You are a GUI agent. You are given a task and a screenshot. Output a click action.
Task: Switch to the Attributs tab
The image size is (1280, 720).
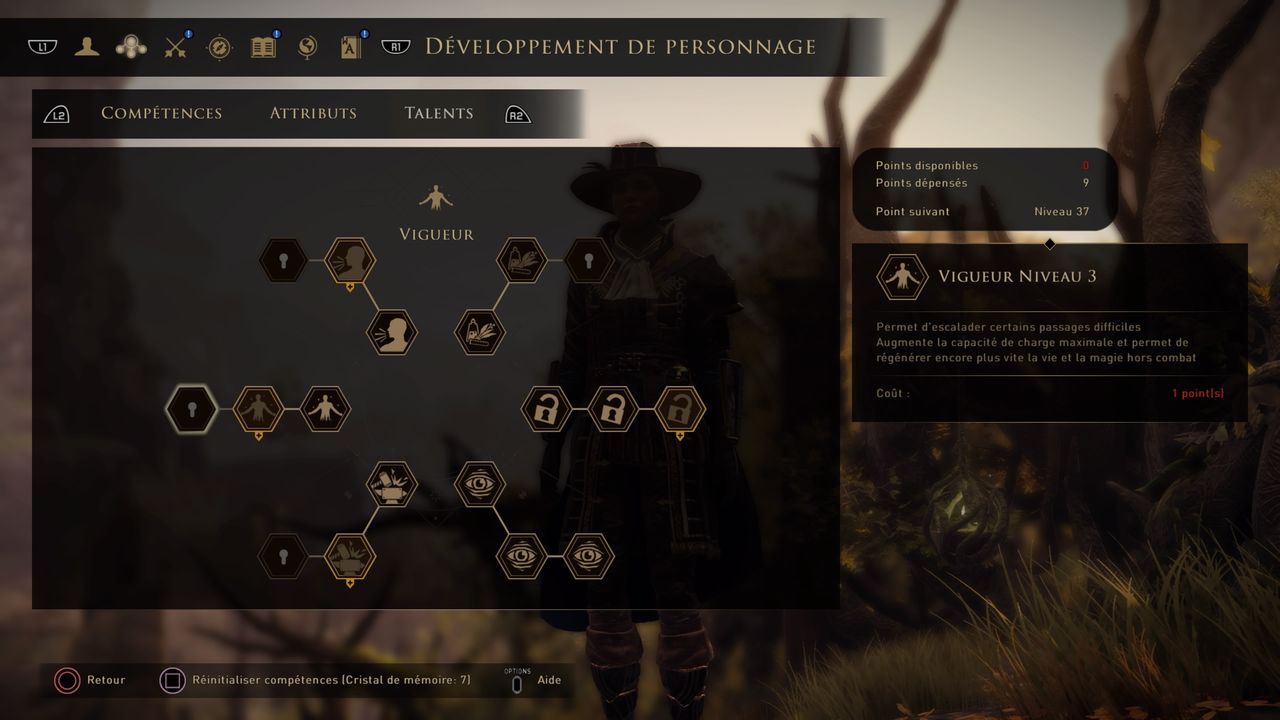point(313,113)
